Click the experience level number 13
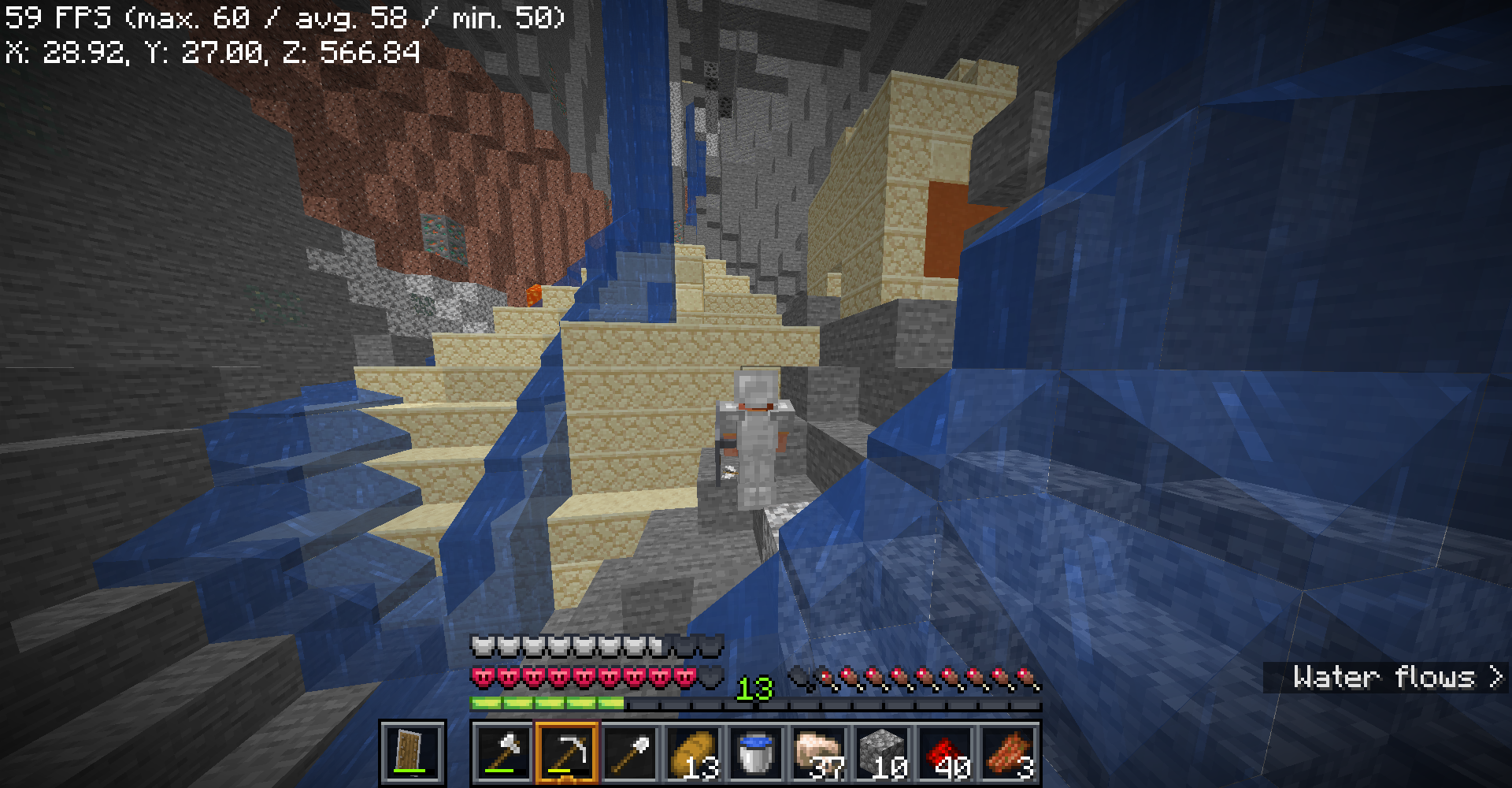 754,688
